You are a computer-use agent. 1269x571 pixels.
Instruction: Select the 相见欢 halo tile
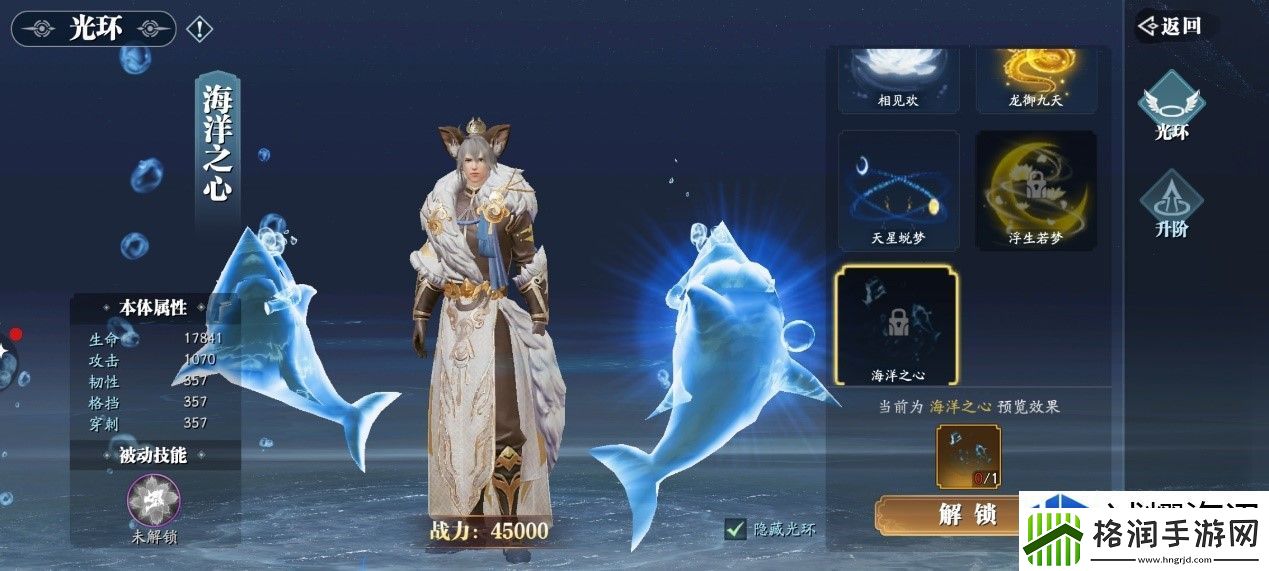coord(898,78)
